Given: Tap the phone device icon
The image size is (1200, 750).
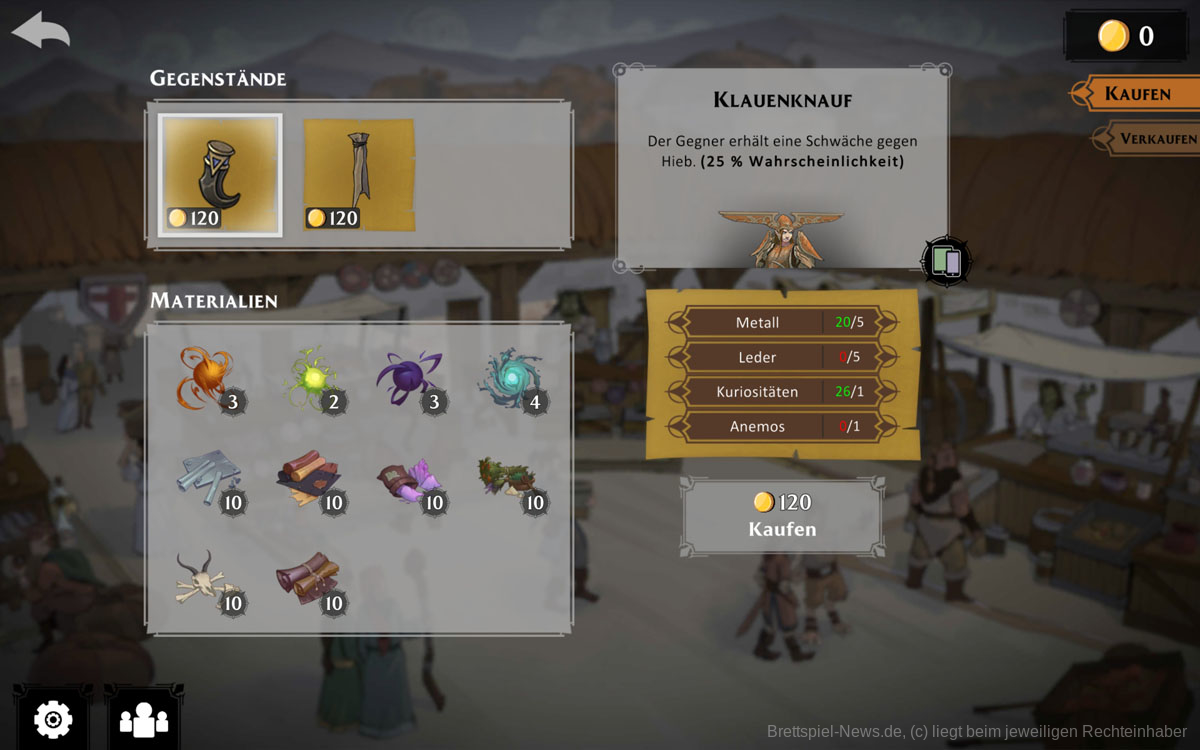Looking at the screenshot, I should (x=946, y=261).
